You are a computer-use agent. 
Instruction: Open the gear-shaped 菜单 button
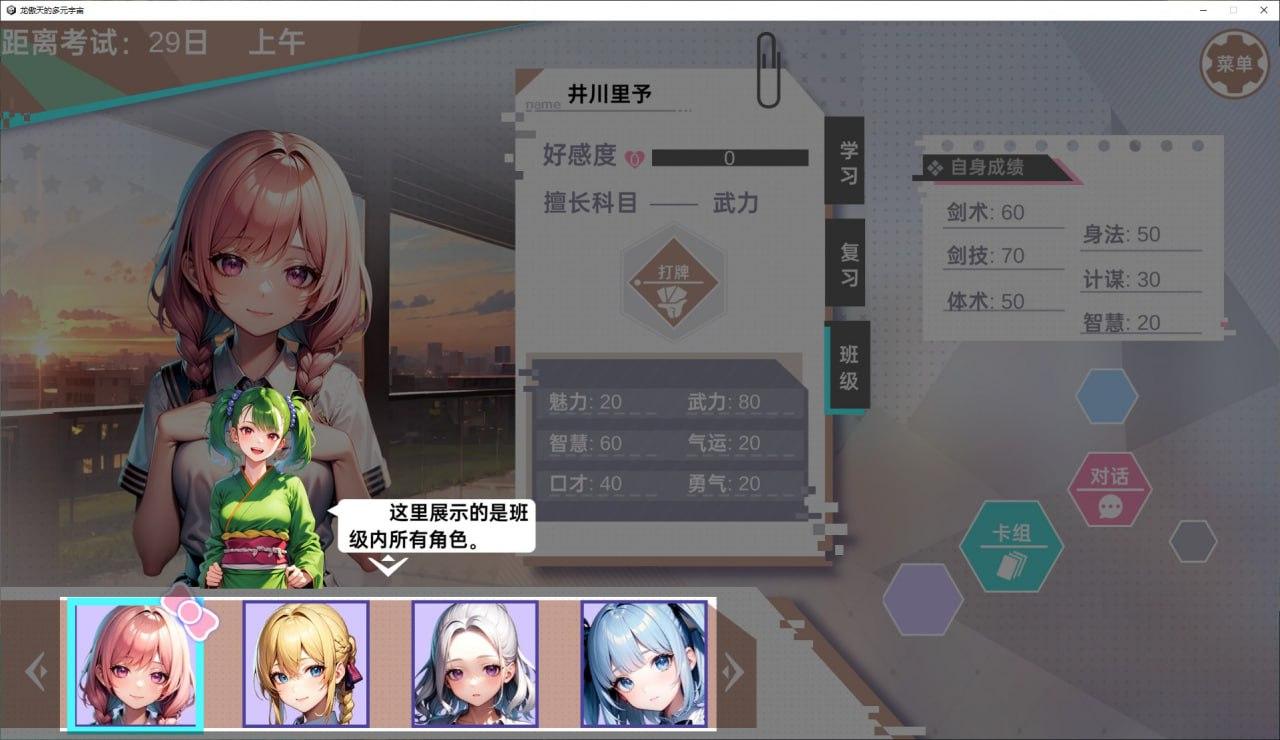[1236, 62]
